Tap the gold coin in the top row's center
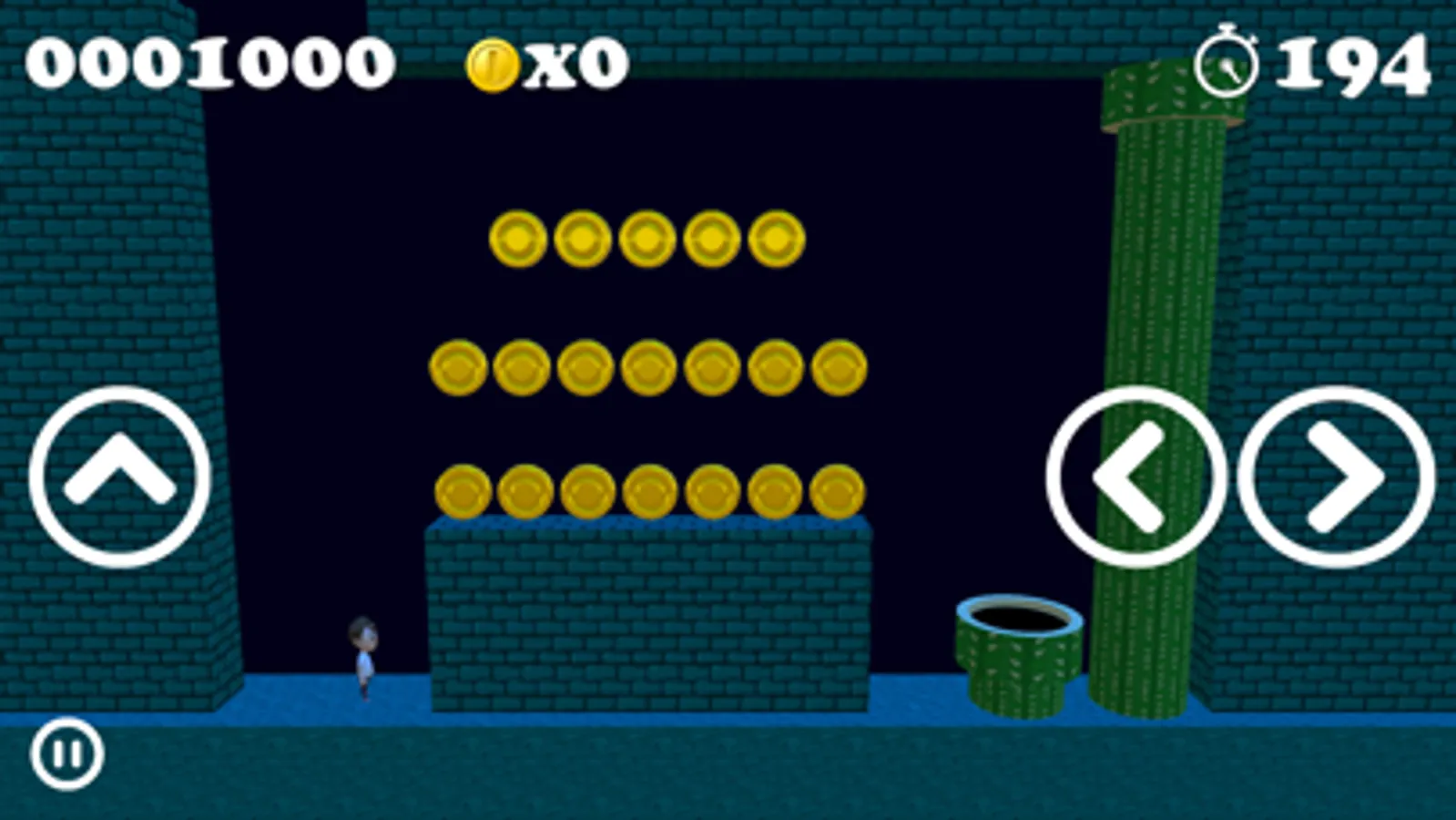 click(646, 239)
